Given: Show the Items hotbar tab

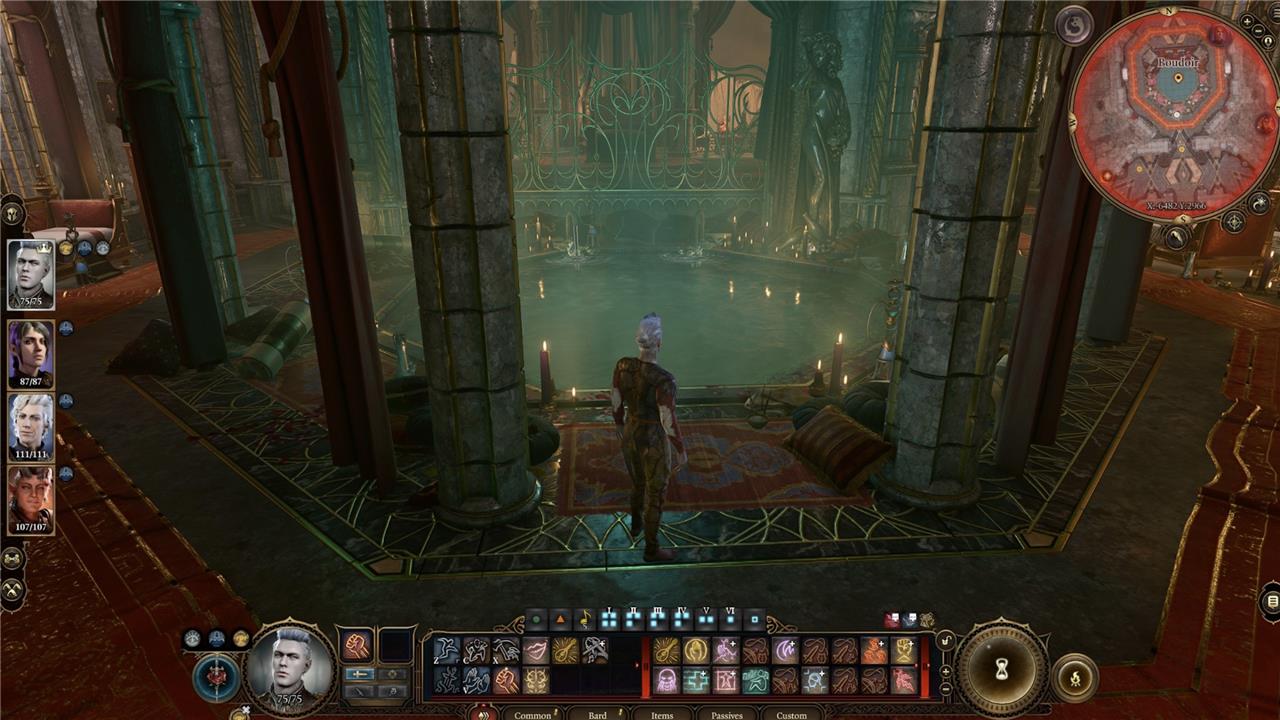Looking at the screenshot, I should [662, 714].
